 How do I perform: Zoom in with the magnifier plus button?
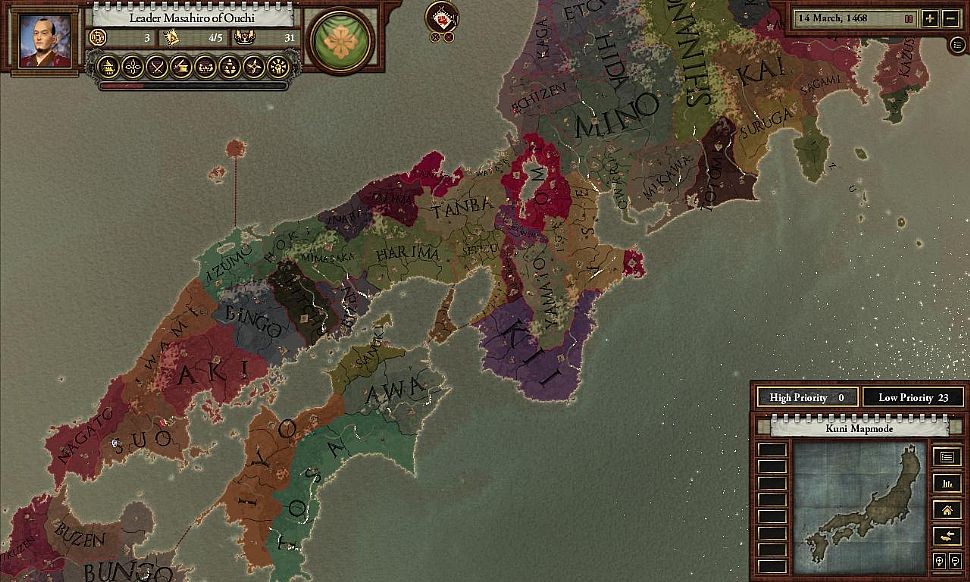pos(939,560)
